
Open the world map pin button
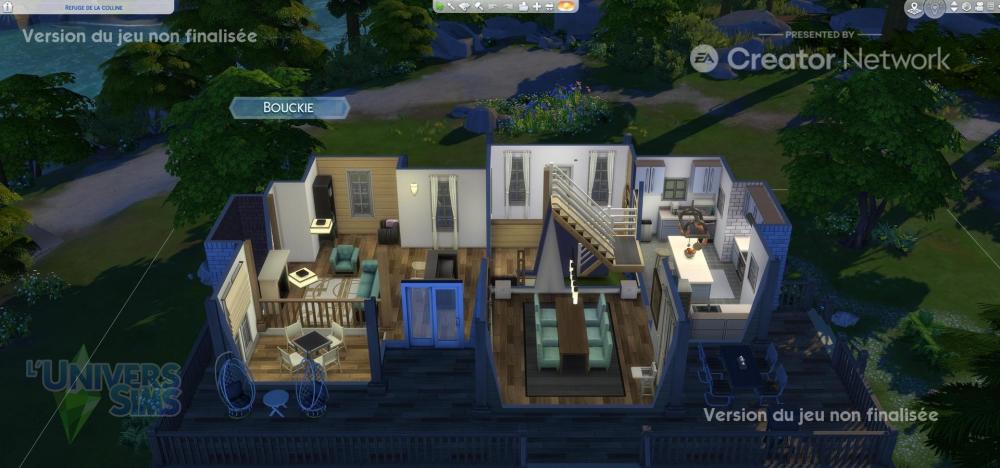coord(913,8)
